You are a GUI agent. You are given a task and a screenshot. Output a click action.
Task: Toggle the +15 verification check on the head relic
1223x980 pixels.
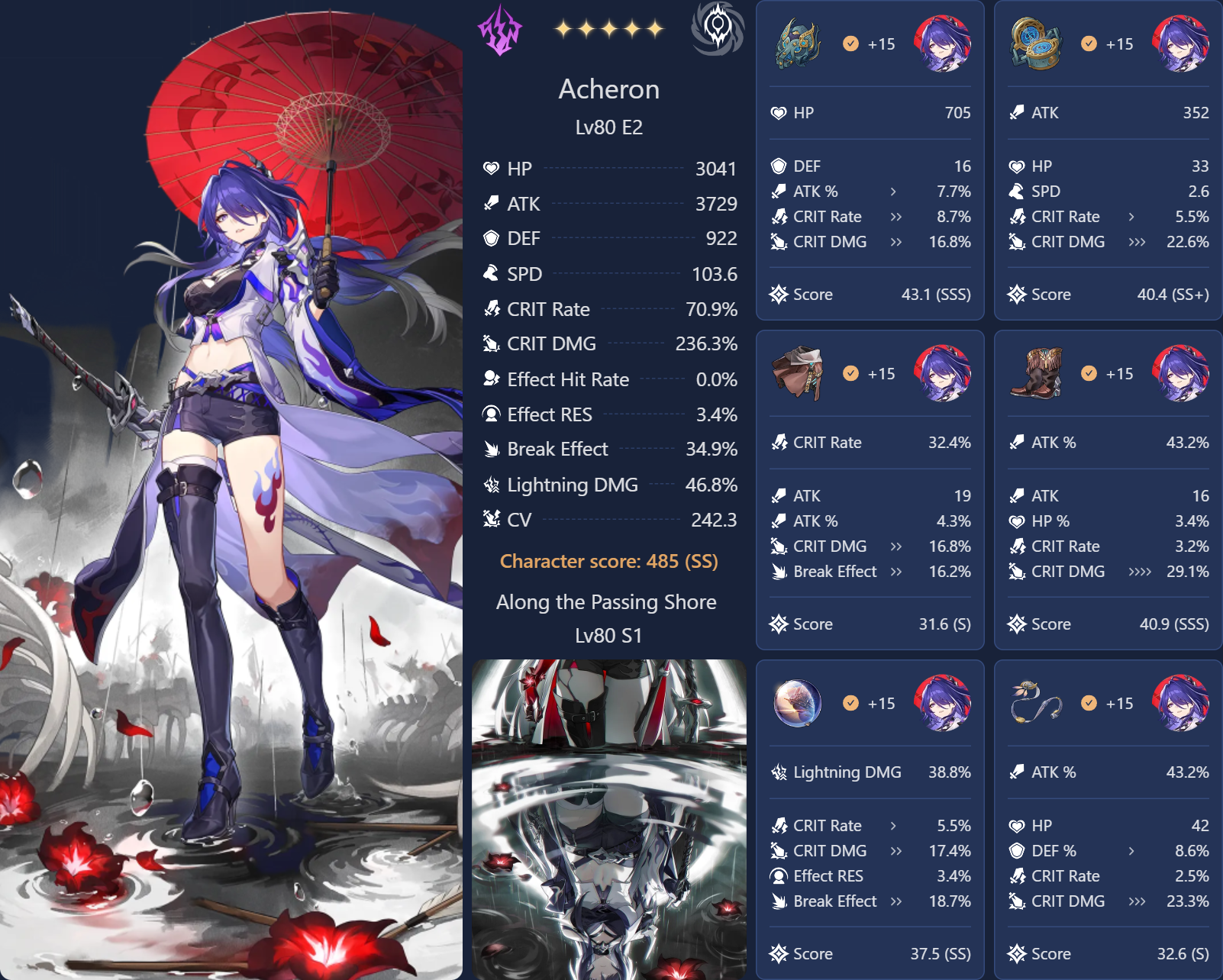click(850, 44)
